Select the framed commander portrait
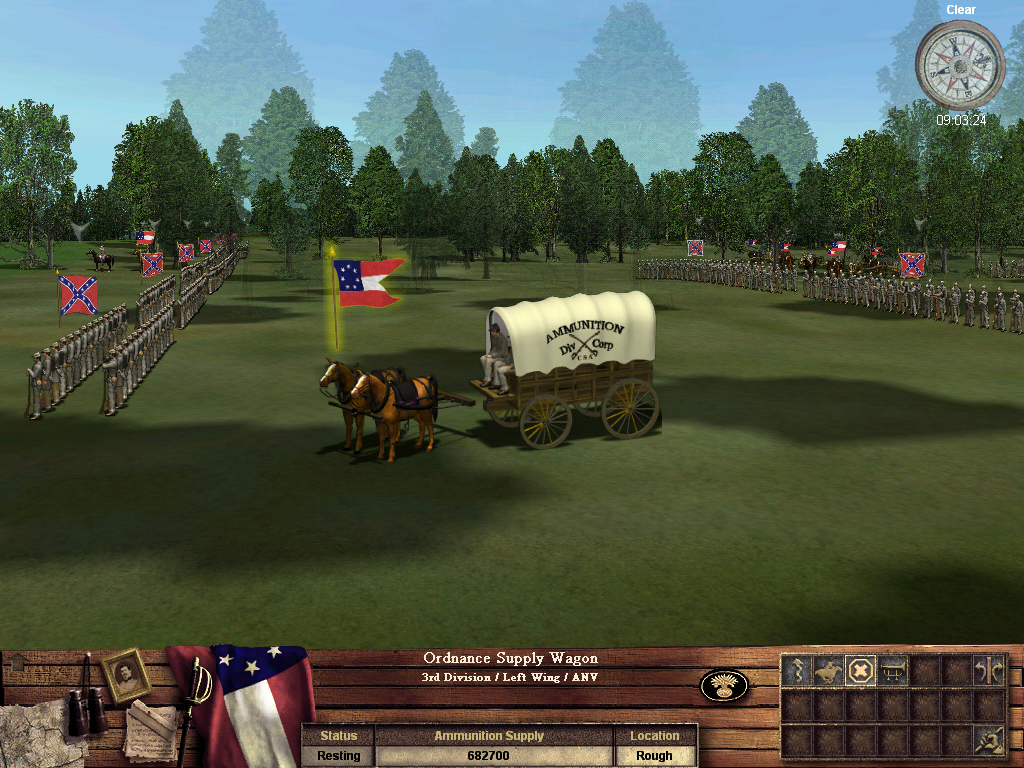 click(126, 675)
